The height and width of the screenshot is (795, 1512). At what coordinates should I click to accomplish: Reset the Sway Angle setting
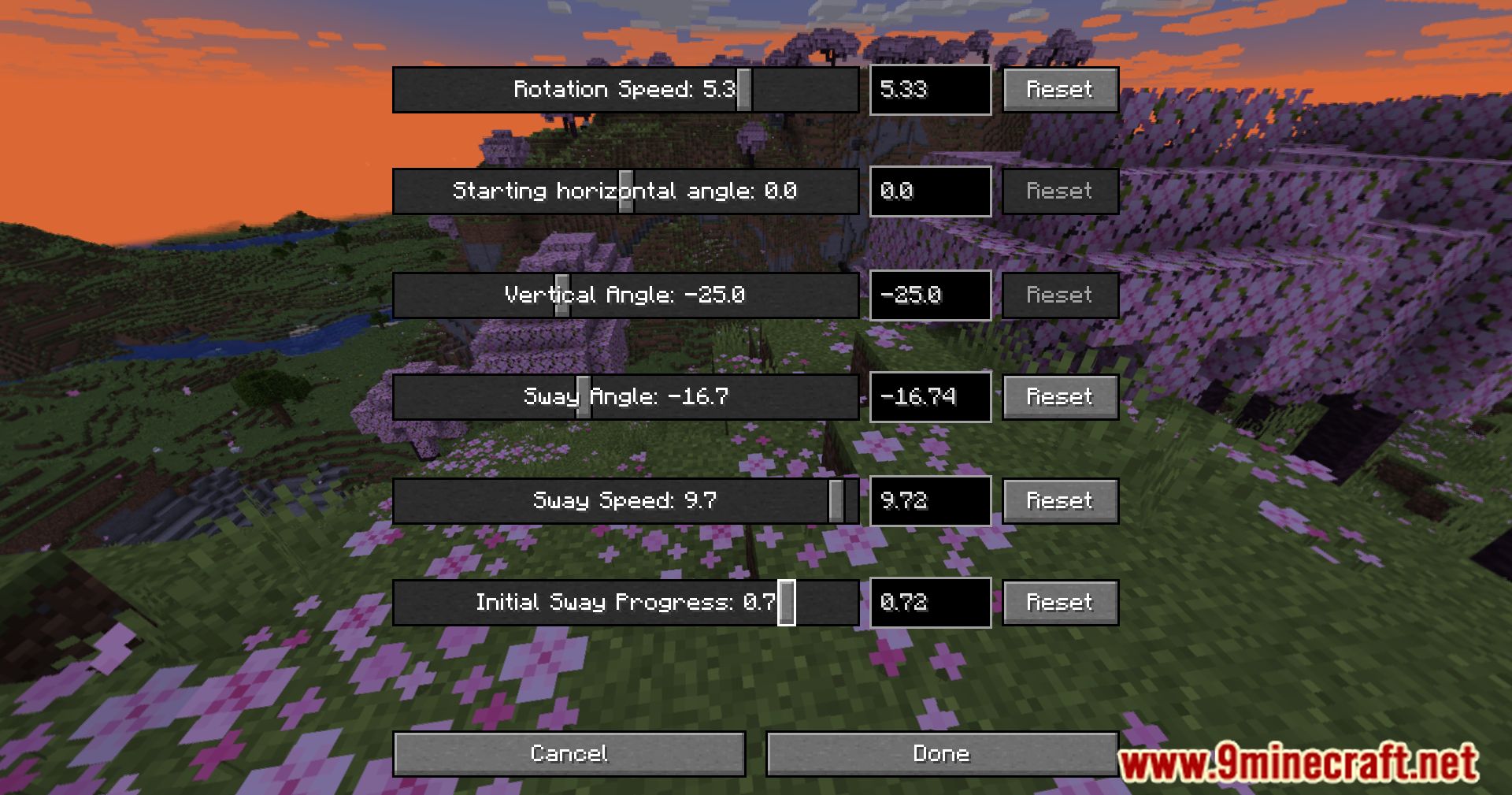tap(1059, 397)
